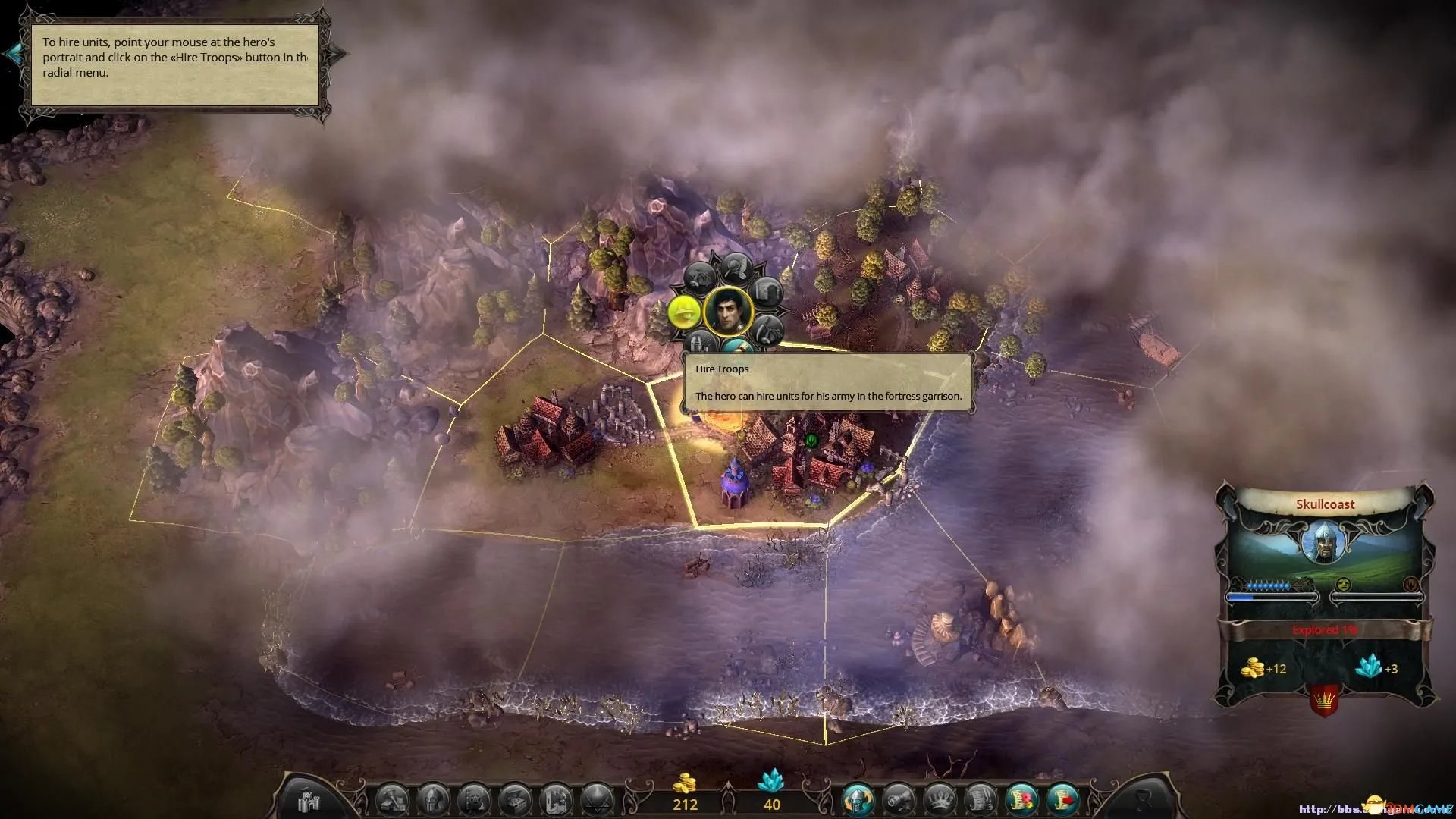Open the treasure chest toolbar icon
Image resolution: width=1456 pixels, height=819 pixels.
point(516,799)
